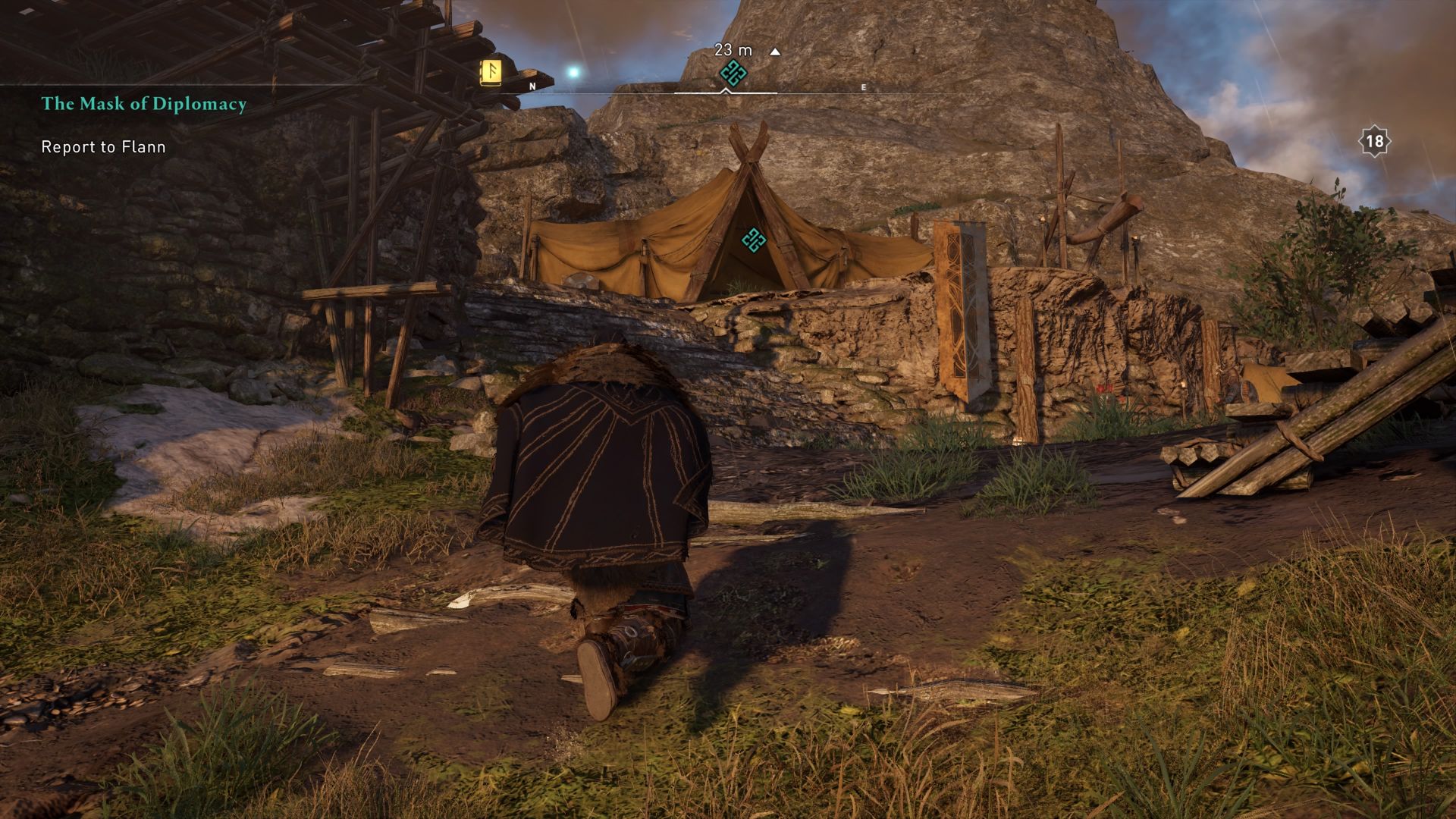Click the E cardinal marker on the compass
The width and height of the screenshot is (1456, 819).
click(x=862, y=87)
